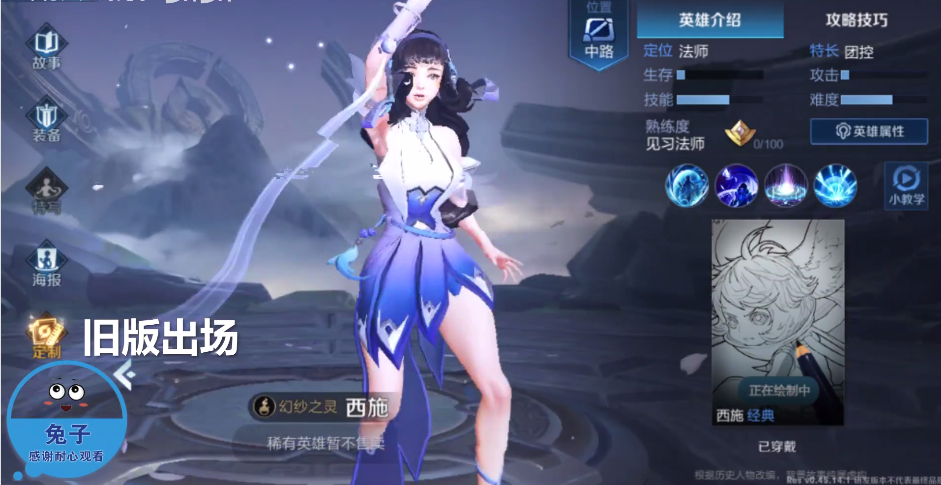Open the 故事 story page
Image resolution: width=941 pixels, height=485 pixels.
click(x=46, y=48)
